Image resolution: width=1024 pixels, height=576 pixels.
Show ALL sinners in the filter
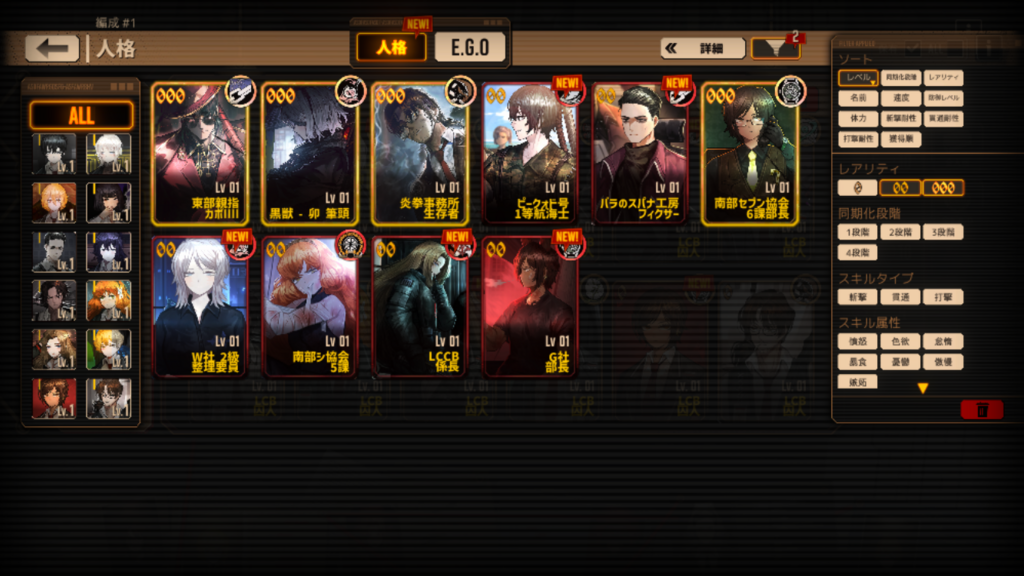pos(81,116)
